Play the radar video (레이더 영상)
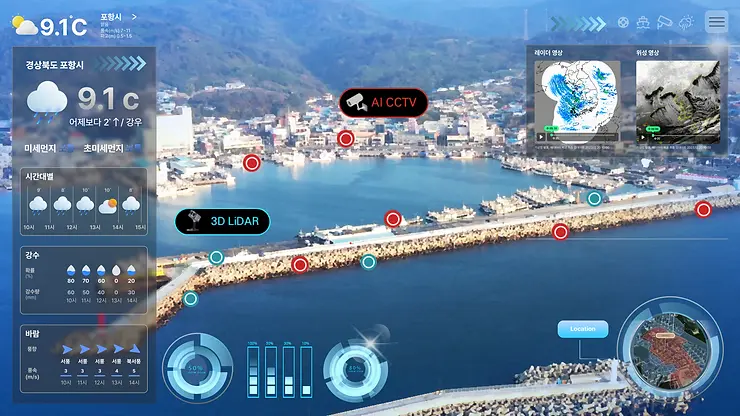This screenshot has width=740, height=416. 542,136
